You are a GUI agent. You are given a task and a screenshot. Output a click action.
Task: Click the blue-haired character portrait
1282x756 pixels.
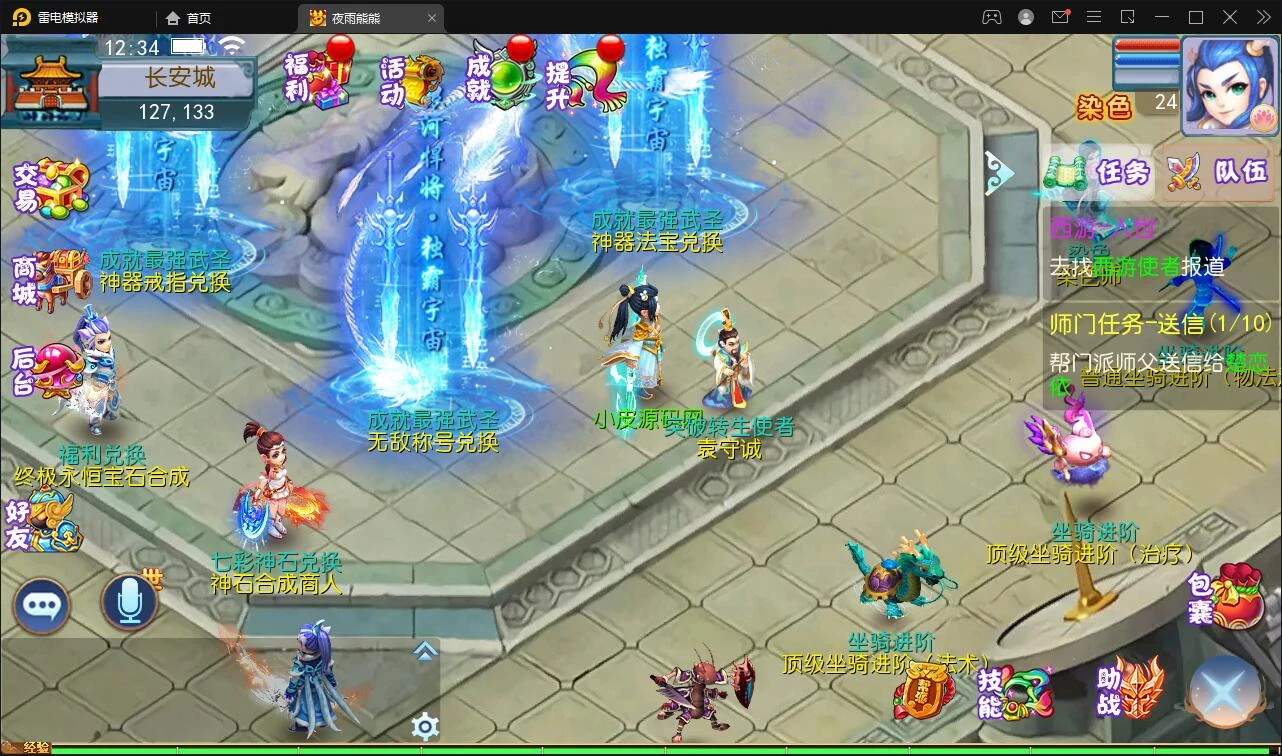[x=1229, y=86]
